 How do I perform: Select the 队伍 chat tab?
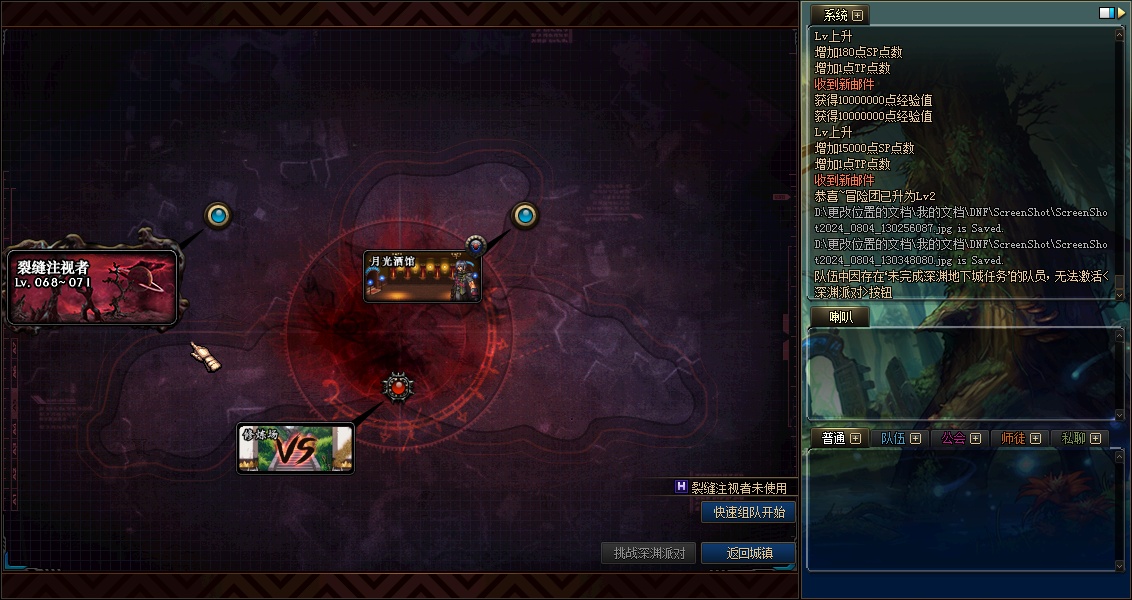[892, 438]
